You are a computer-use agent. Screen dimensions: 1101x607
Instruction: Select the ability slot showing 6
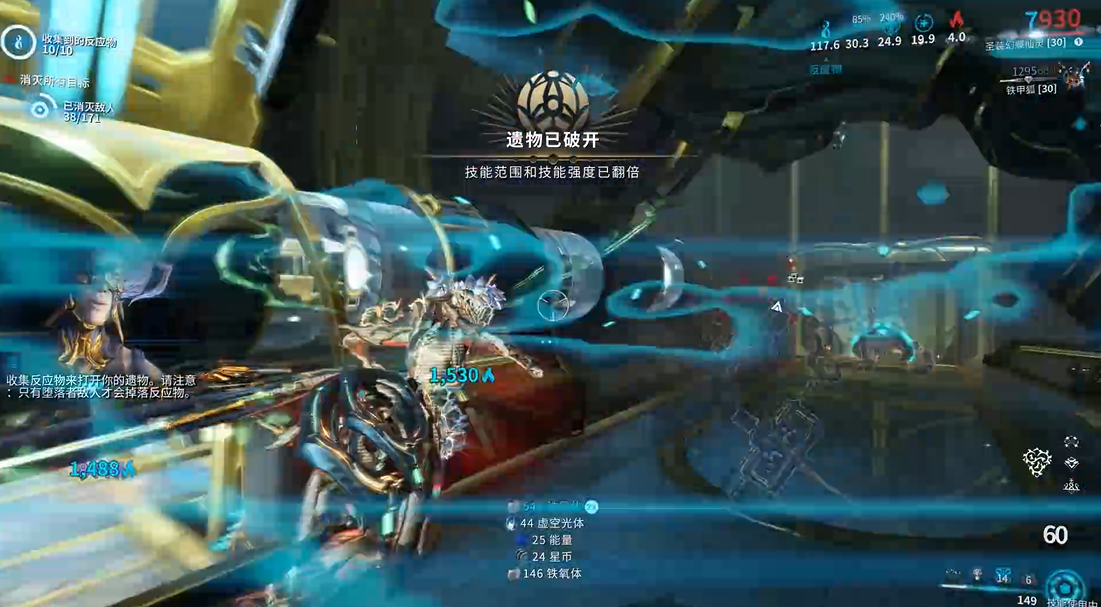(1028, 579)
